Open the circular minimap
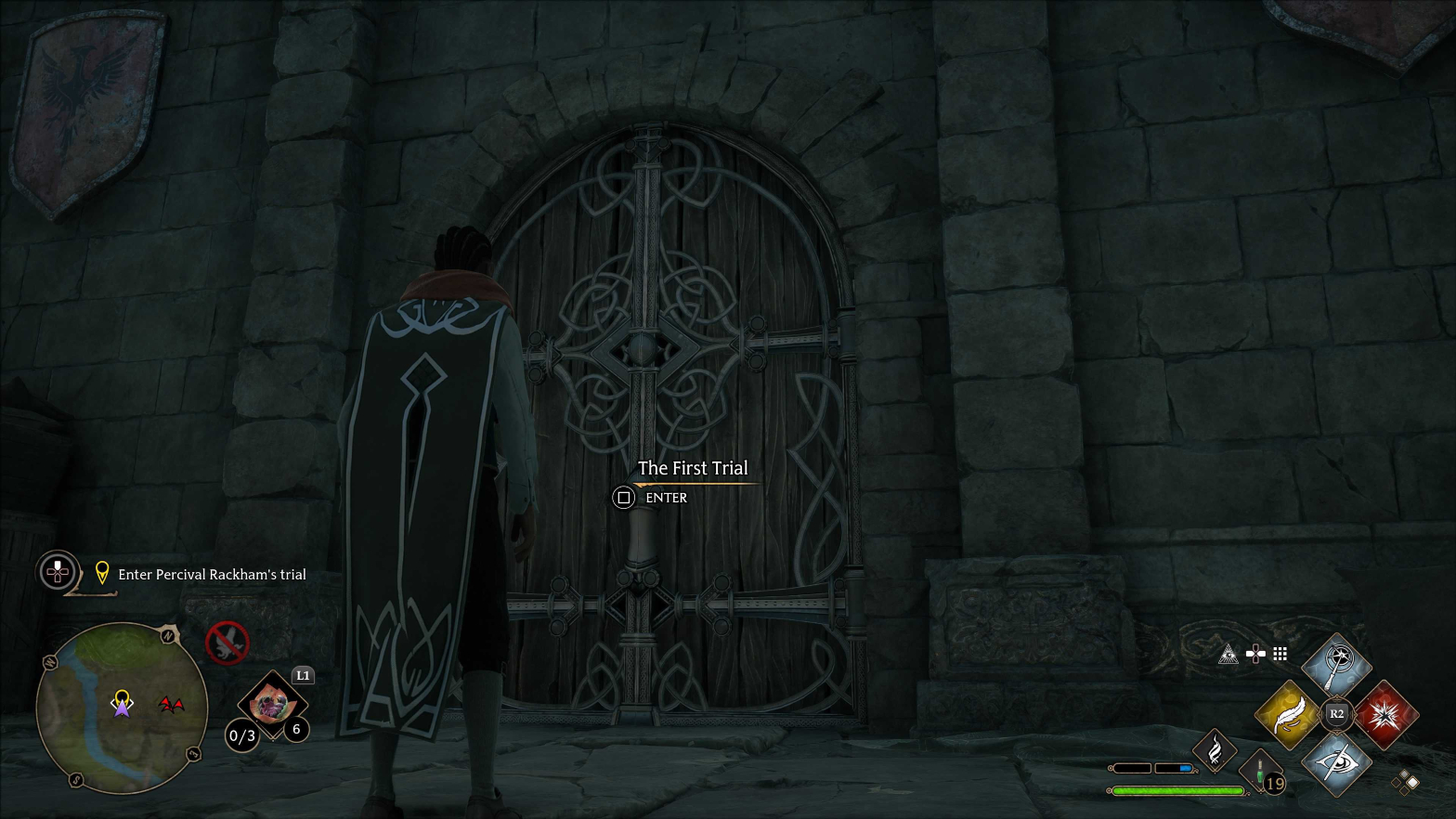 (x=121, y=708)
